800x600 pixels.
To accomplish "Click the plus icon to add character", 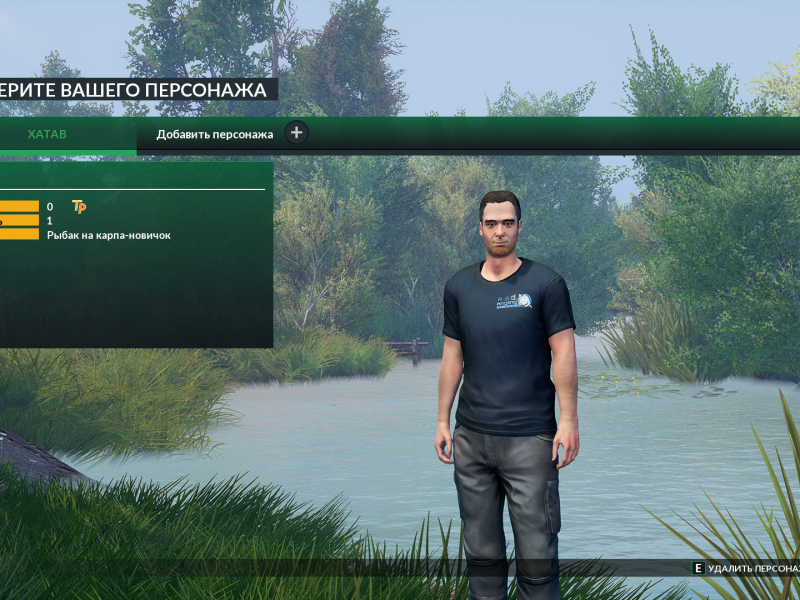I will [296, 133].
